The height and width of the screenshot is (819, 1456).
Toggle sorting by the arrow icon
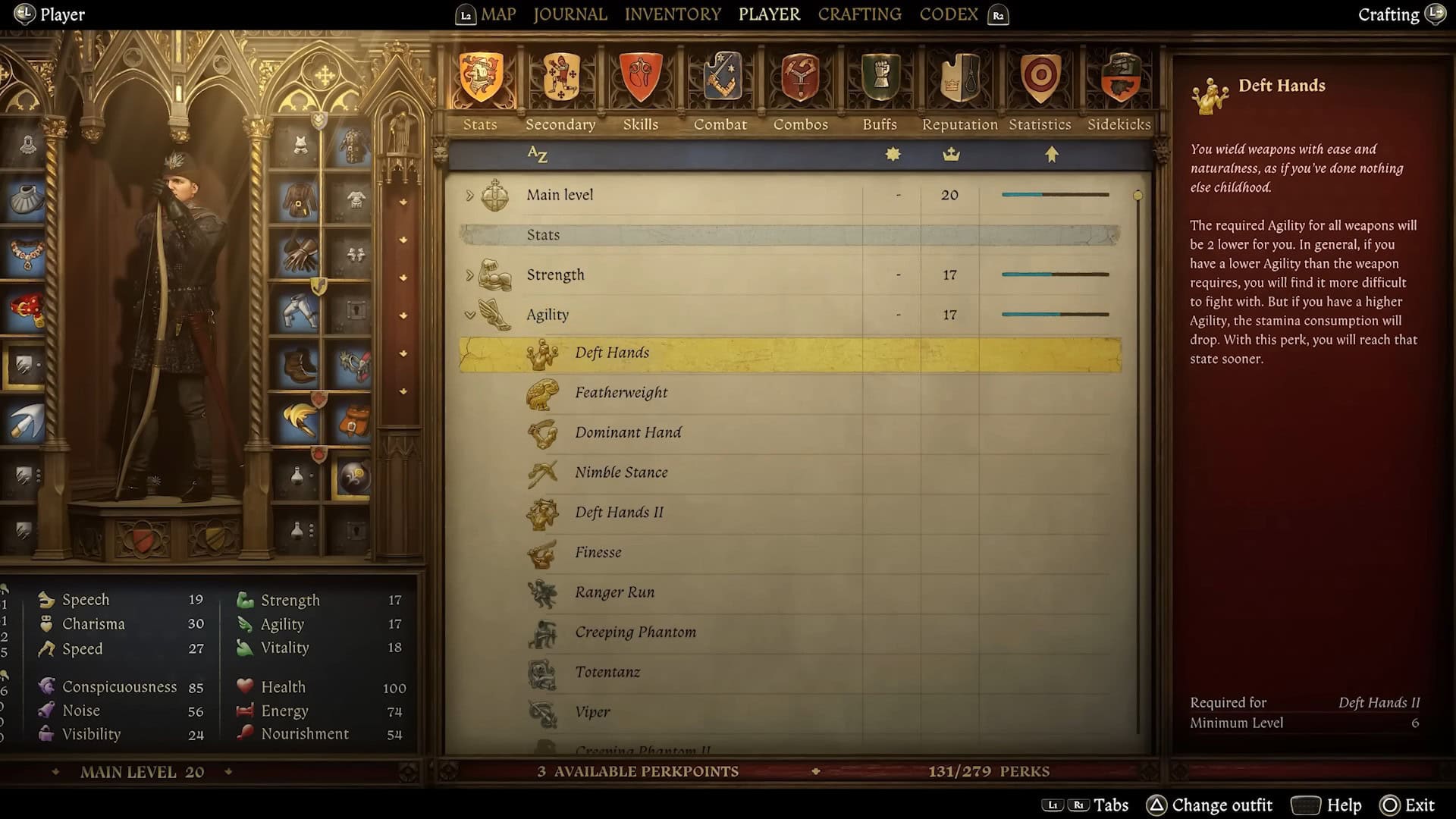coord(1052,154)
